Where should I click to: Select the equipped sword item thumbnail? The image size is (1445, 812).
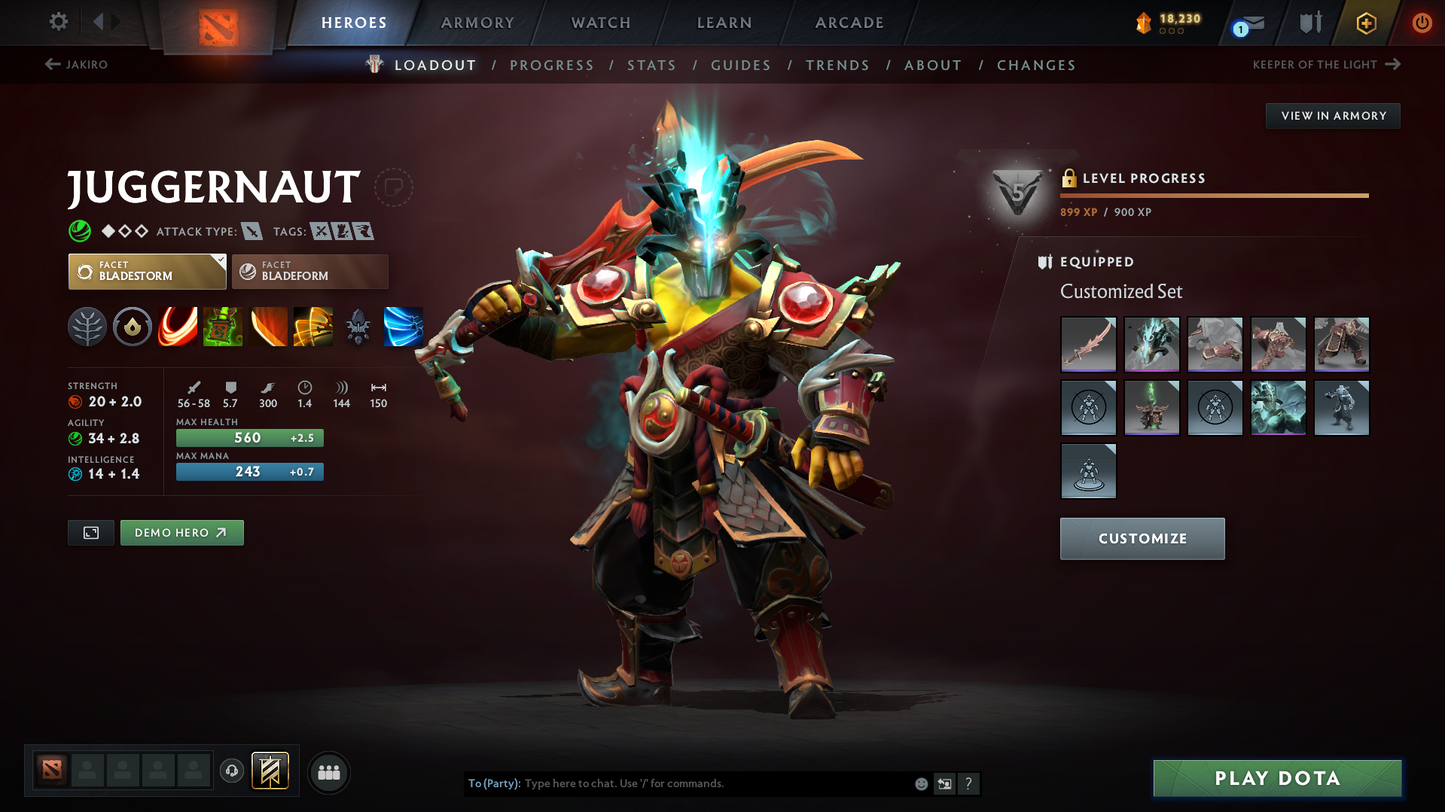point(1088,344)
